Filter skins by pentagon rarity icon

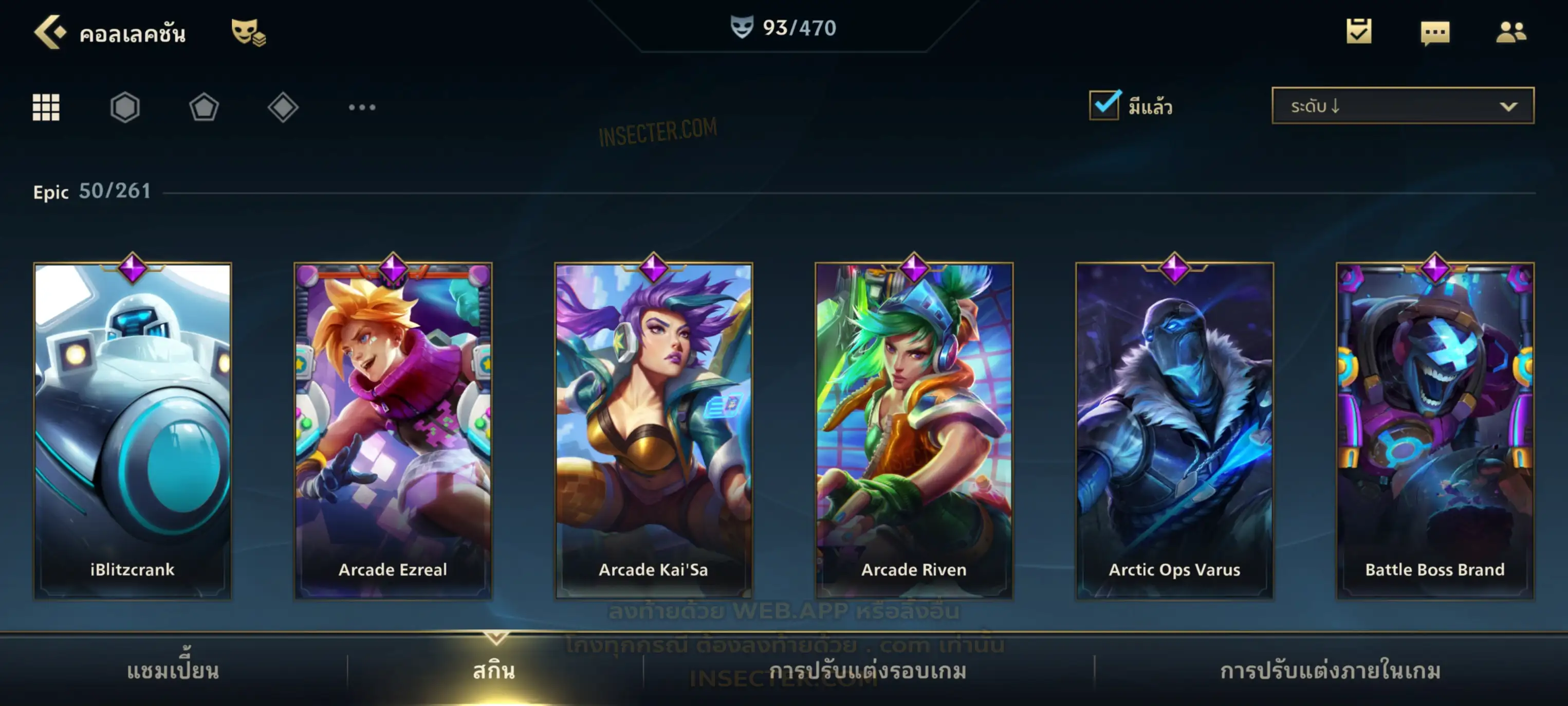point(204,107)
